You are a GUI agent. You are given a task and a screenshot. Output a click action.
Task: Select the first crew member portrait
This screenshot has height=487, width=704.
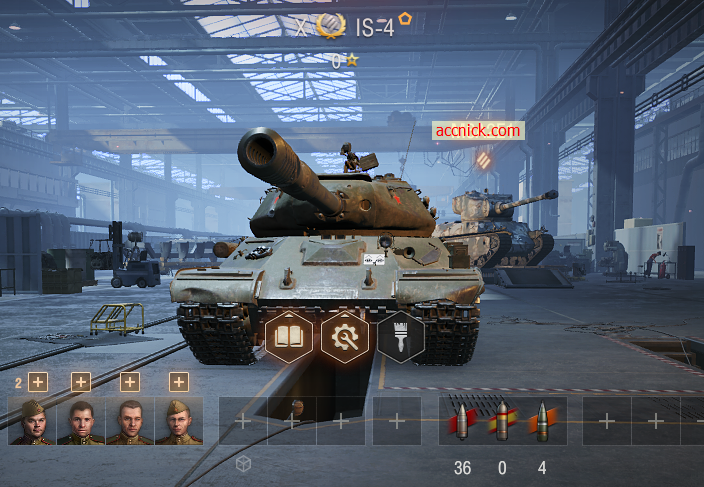(x=32, y=421)
